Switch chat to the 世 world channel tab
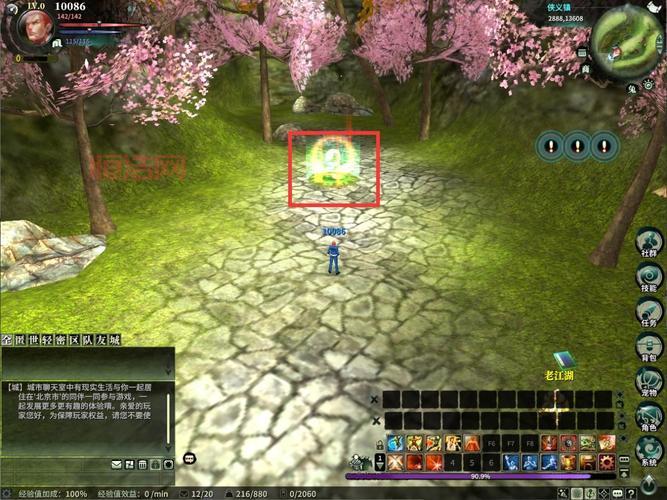 point(33,341)
